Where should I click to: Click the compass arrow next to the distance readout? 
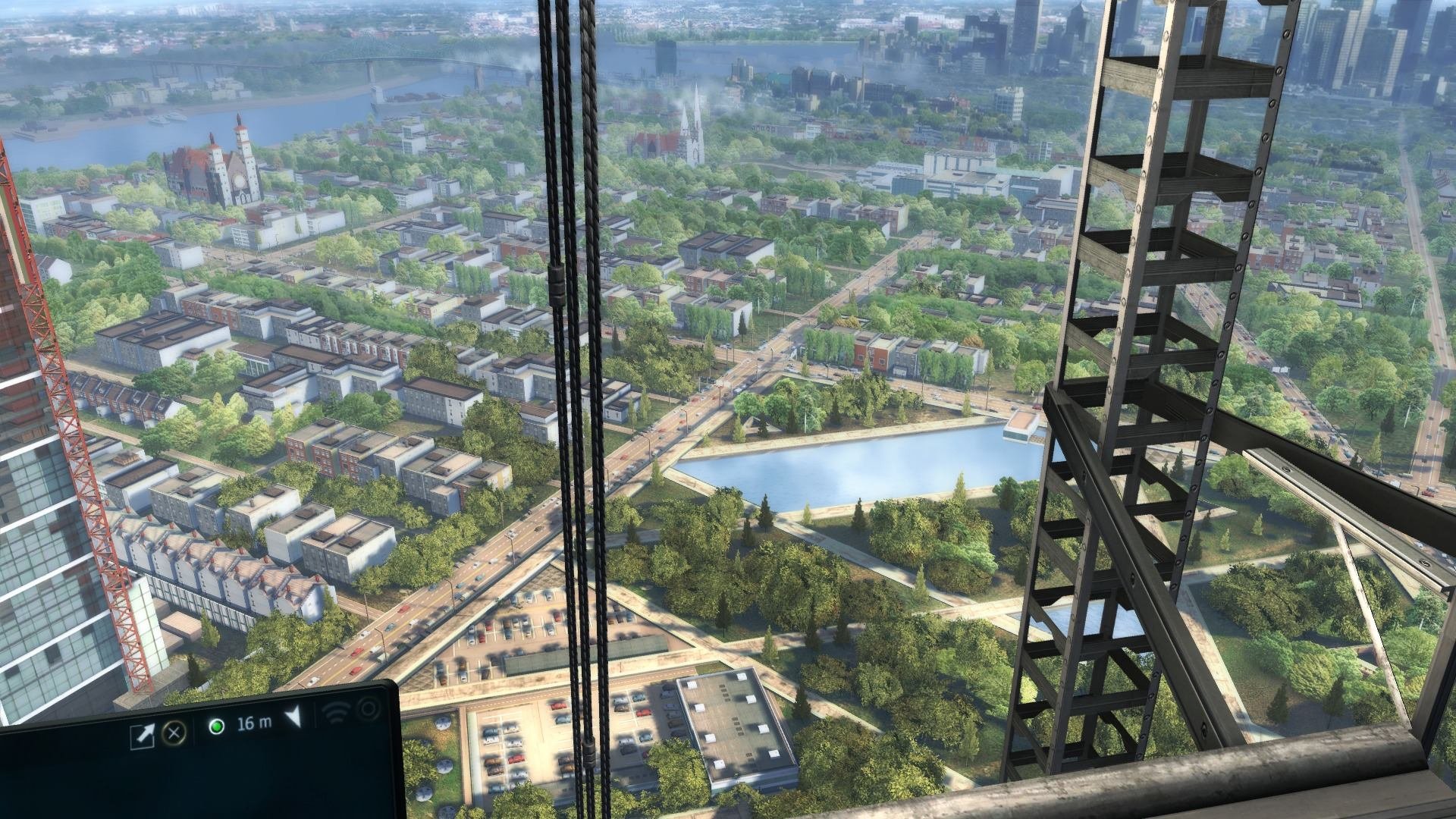tap(293, 719)
